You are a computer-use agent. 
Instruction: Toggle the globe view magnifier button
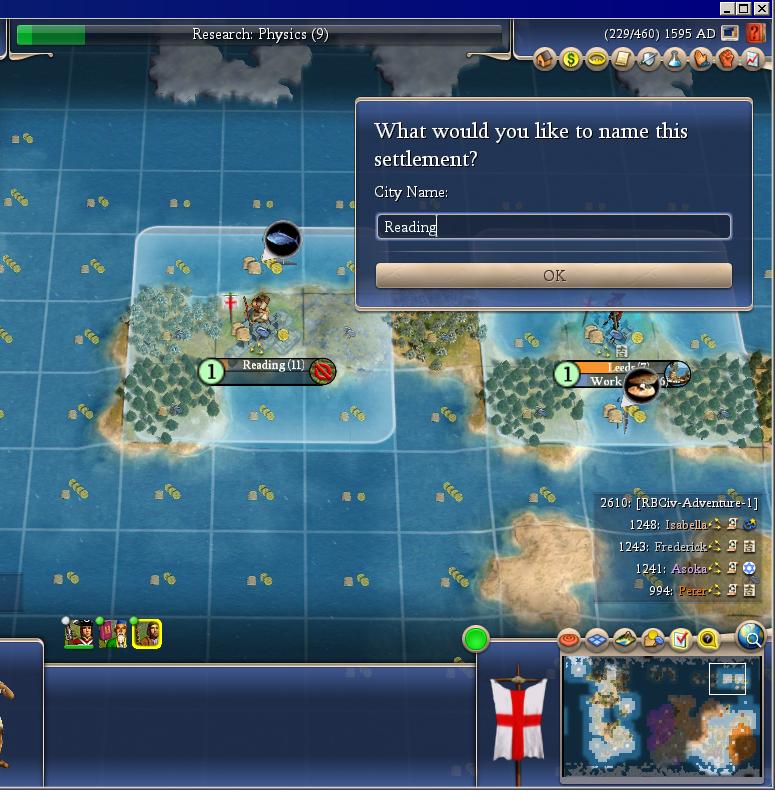point(751,635)
